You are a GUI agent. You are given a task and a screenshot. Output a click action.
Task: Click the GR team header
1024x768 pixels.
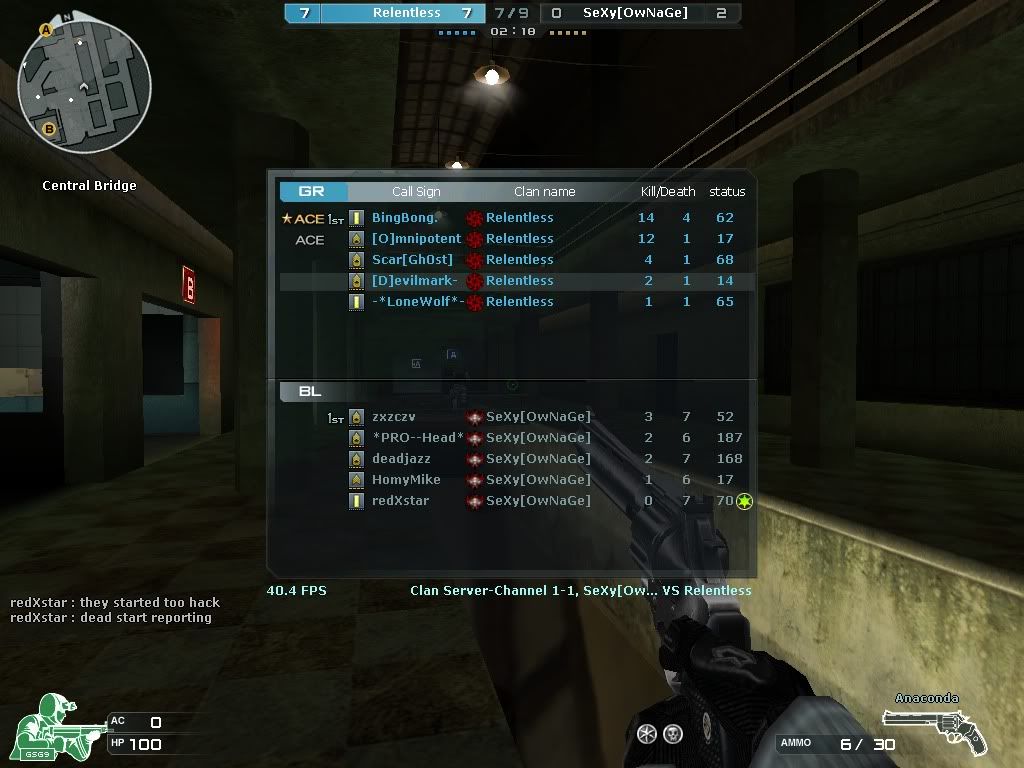coord(312,191)
